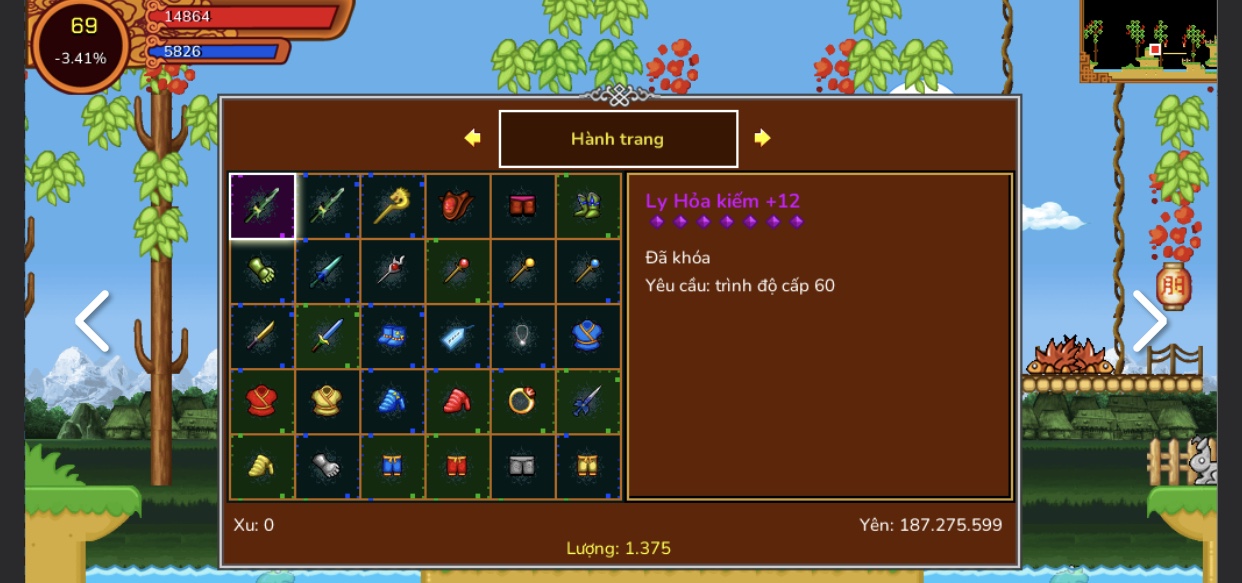Choose the red-orb wand item
The height and width of the screenshot is (583, 1242).
(x=457, y=271)
